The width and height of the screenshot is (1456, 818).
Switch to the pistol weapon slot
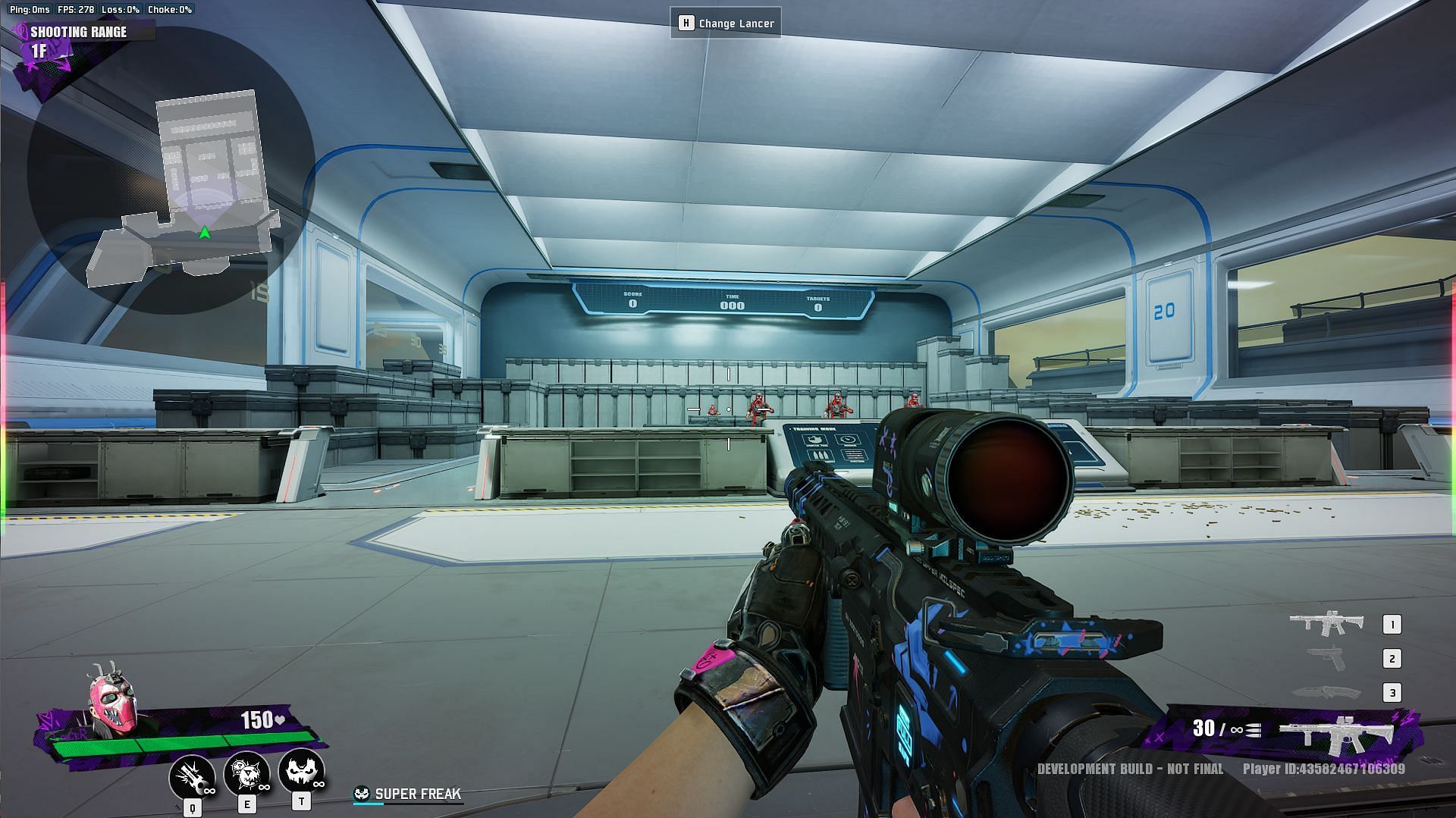point(1326,658)
